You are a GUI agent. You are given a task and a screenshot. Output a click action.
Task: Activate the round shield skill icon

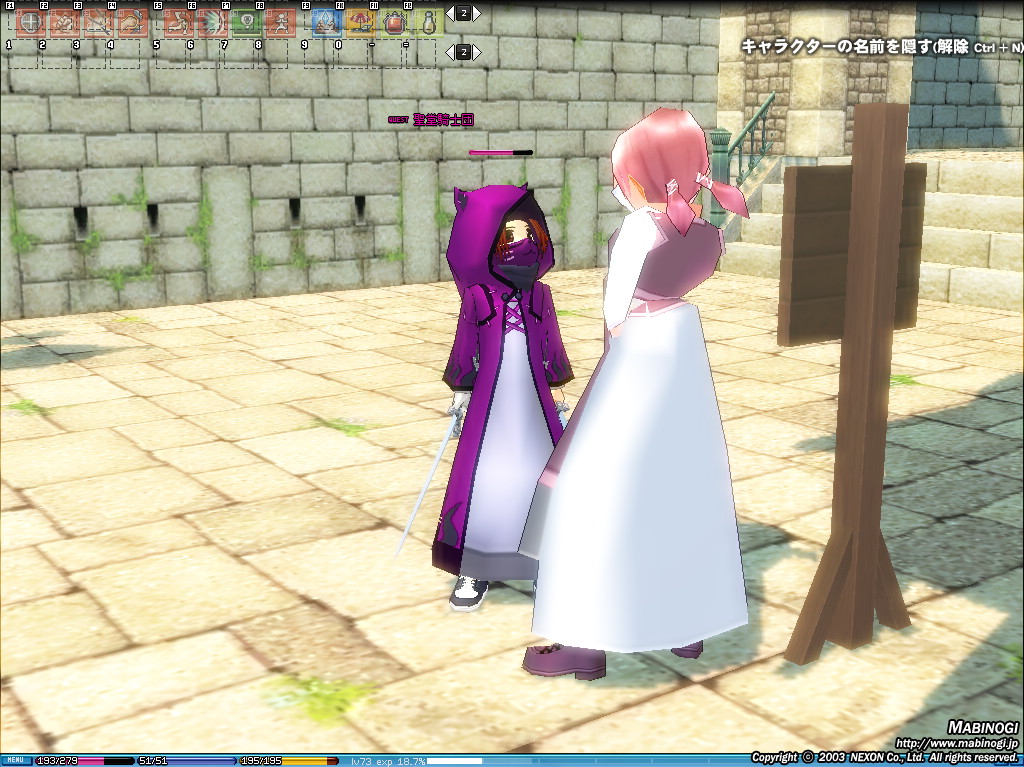tap(29, 22)
